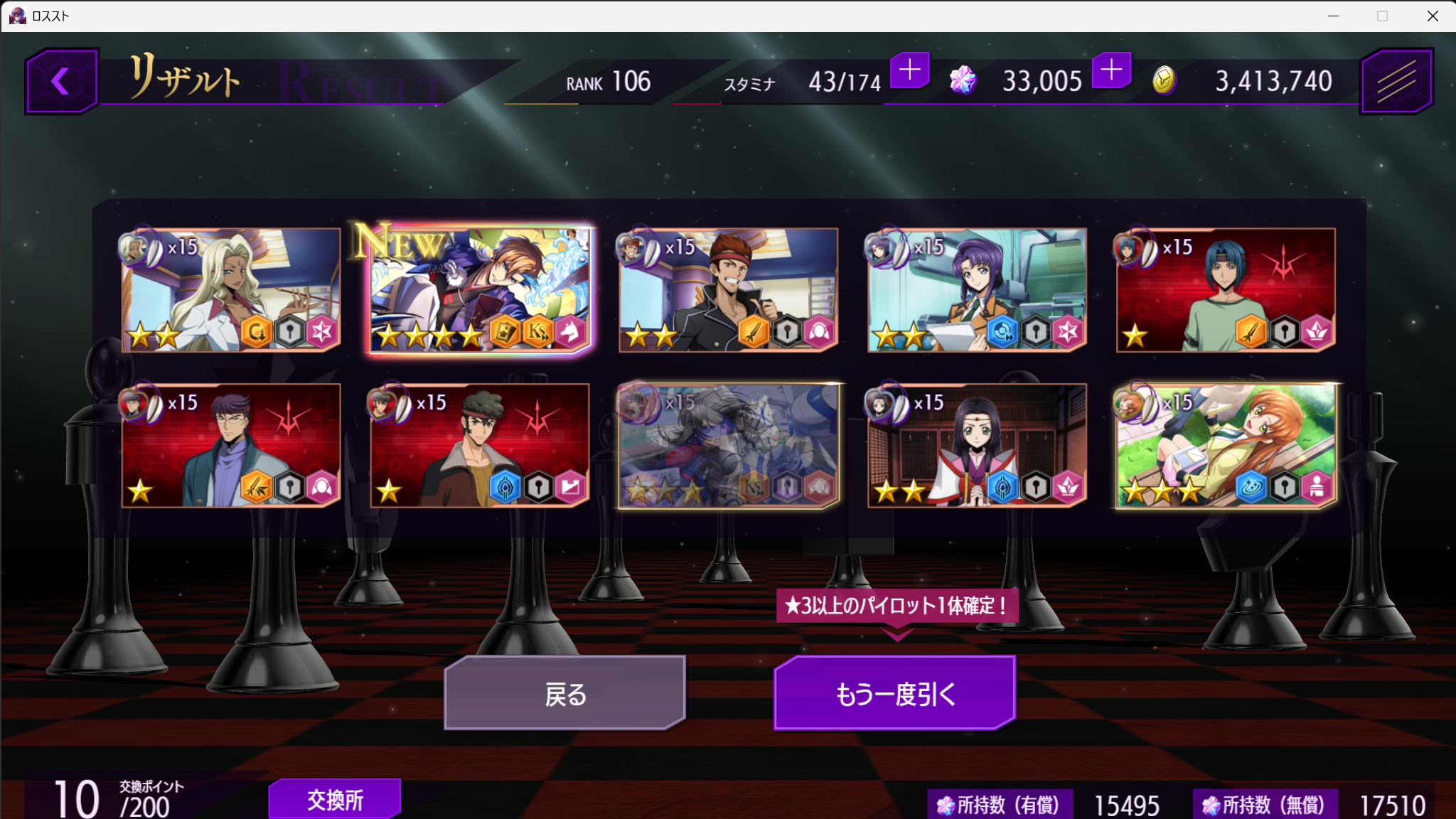Select the purple-haired woman two-star card
Screen dimensions: 1456x819
tap(978, 290)
